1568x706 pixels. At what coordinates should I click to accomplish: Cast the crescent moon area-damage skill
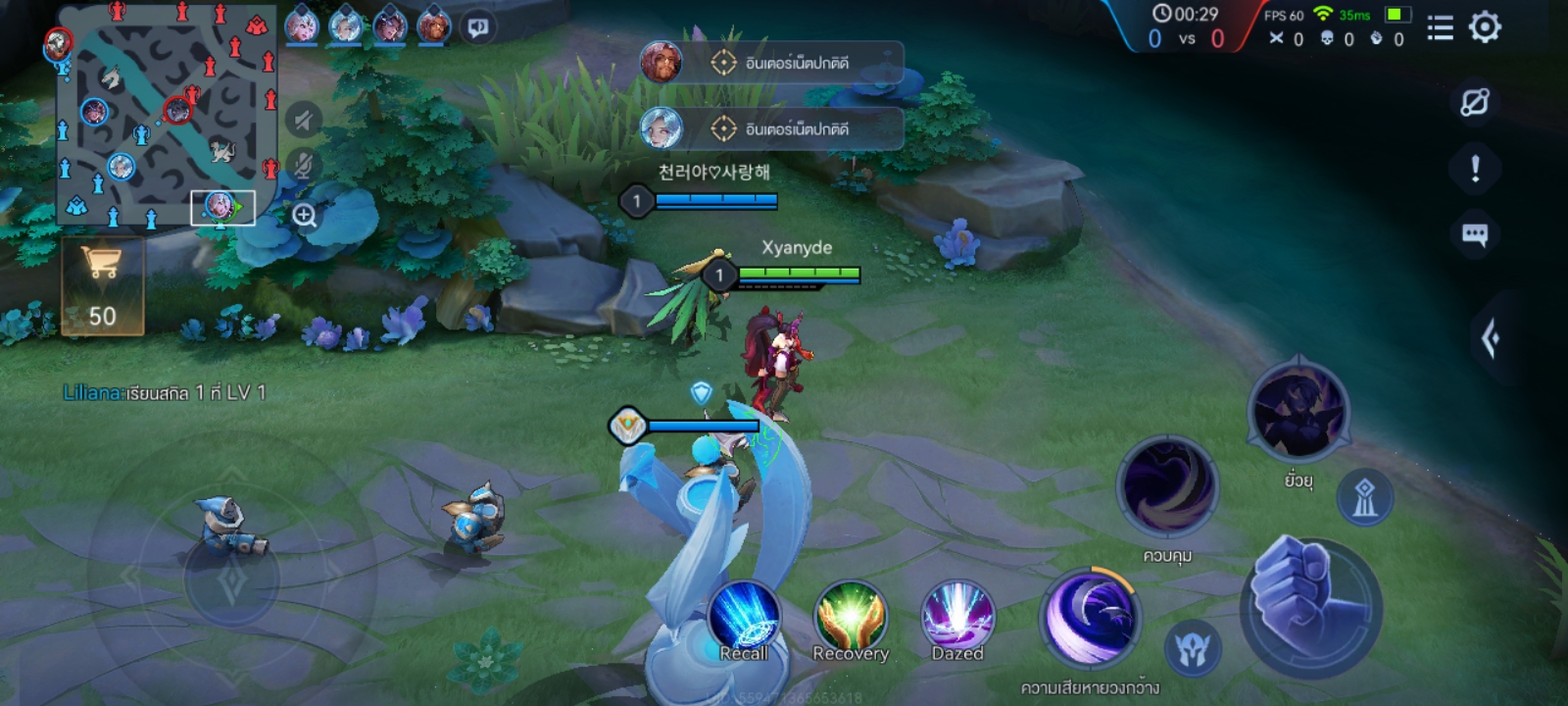click(1090, 618)
